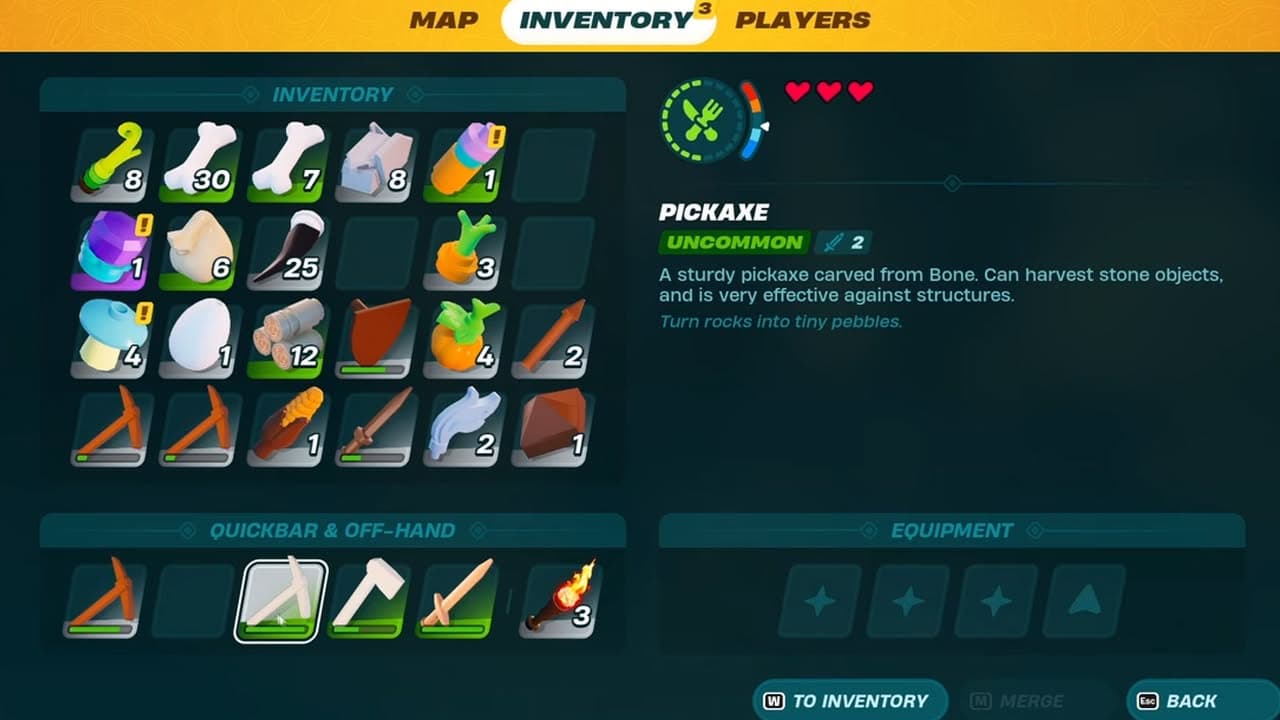Choose the green vine stack of 8
1280x720 pixels.
tap(113, 163)
